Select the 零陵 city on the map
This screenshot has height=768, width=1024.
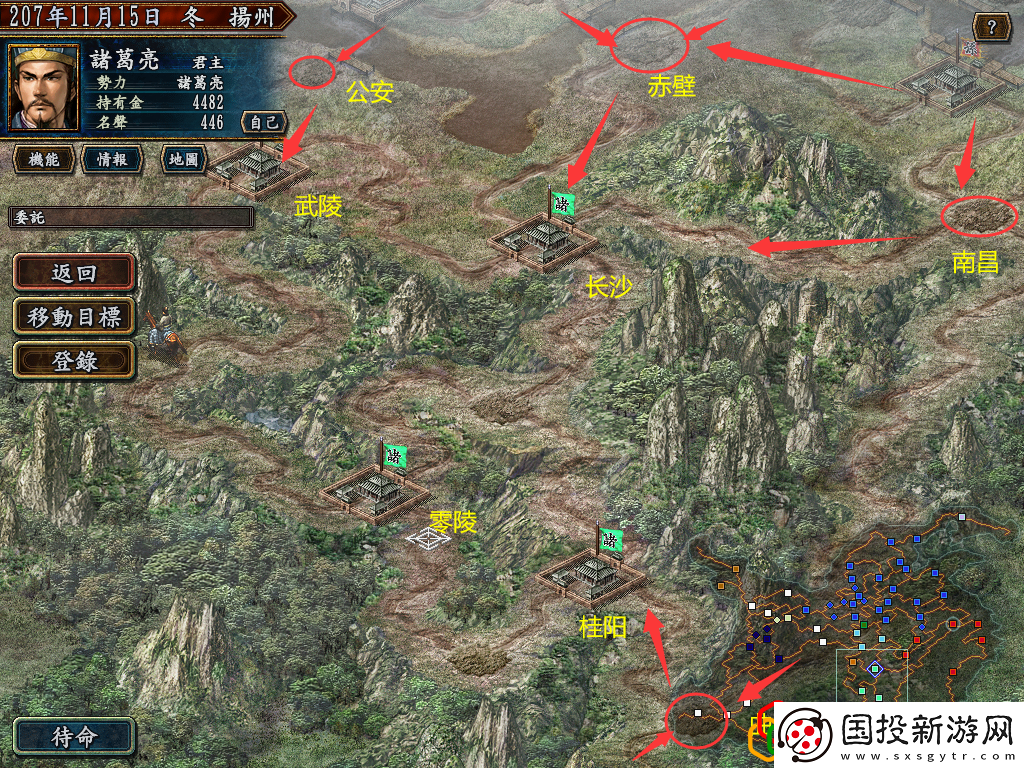click(375, 490)
